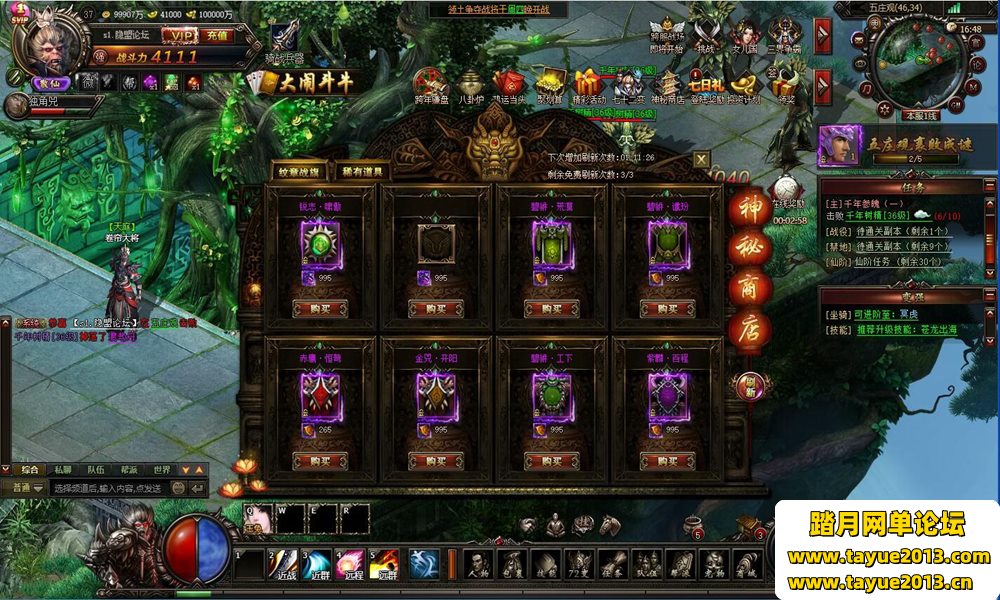Click the VIP button
The height and width of the screenshot is (600, 1000).
point(180,36)
